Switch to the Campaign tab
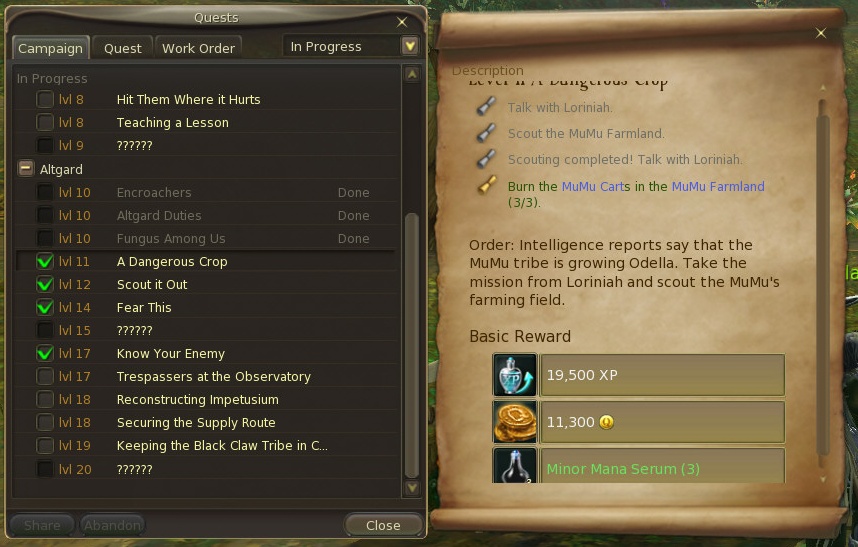 pyautogui.click(x=51, y=48)
